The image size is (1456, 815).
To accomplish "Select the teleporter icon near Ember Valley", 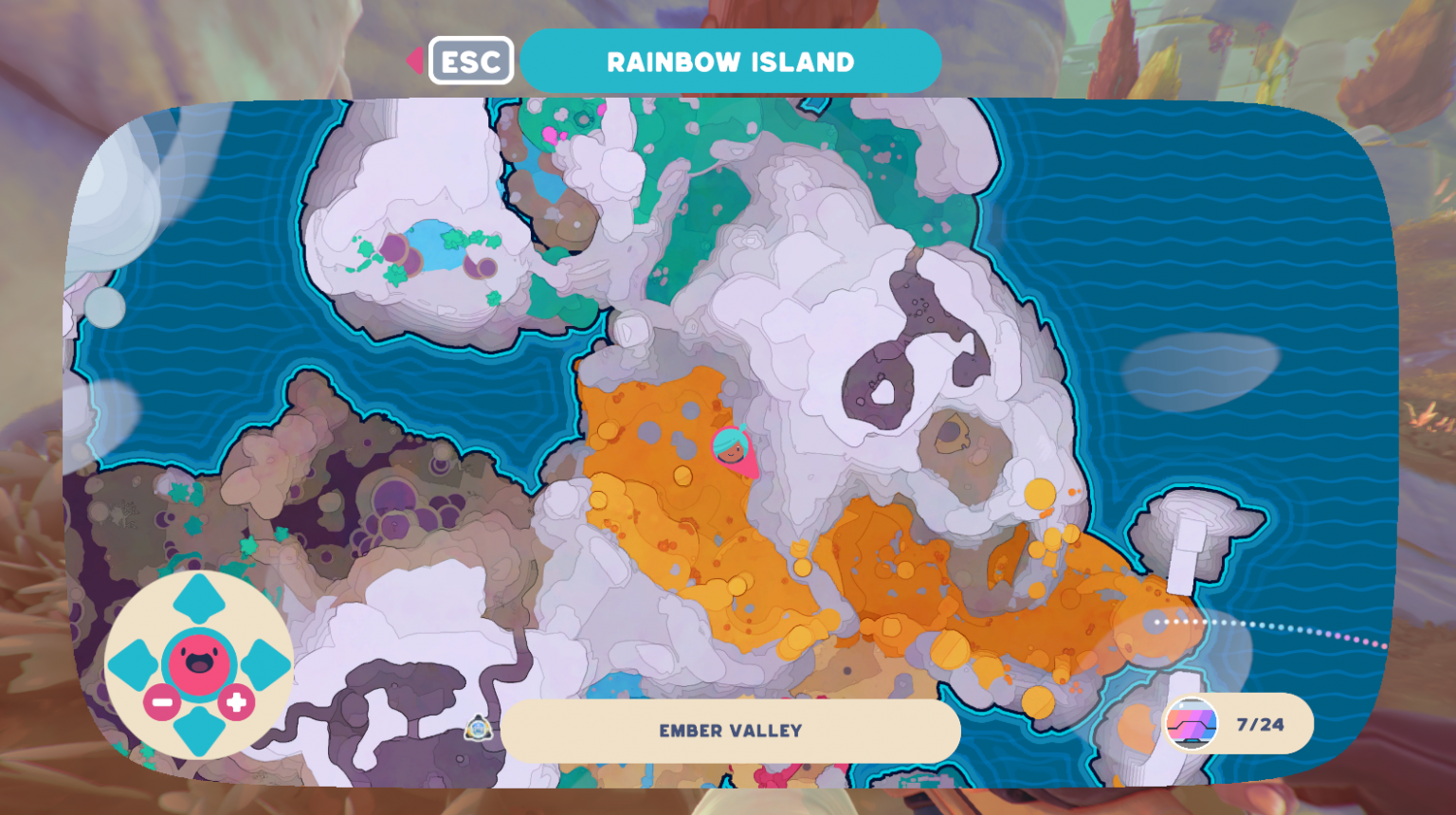I will tap(479, 729).
